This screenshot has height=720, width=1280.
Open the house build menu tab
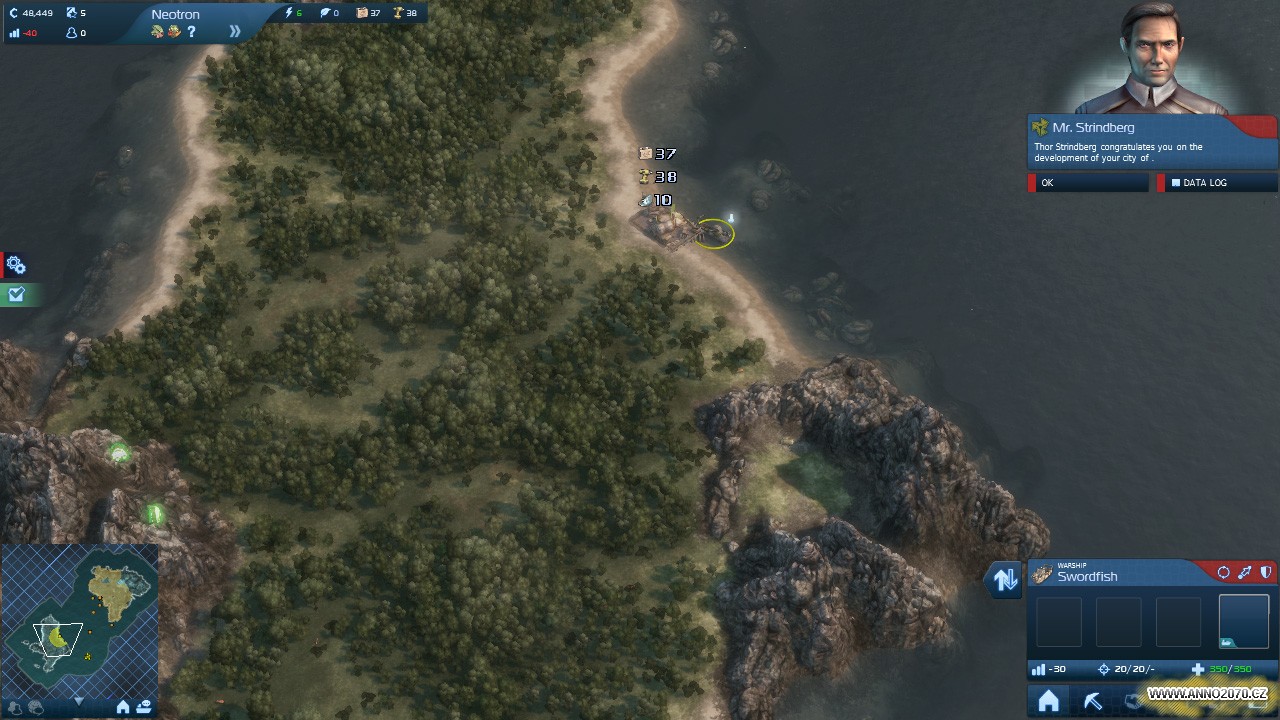(1048, 701)
